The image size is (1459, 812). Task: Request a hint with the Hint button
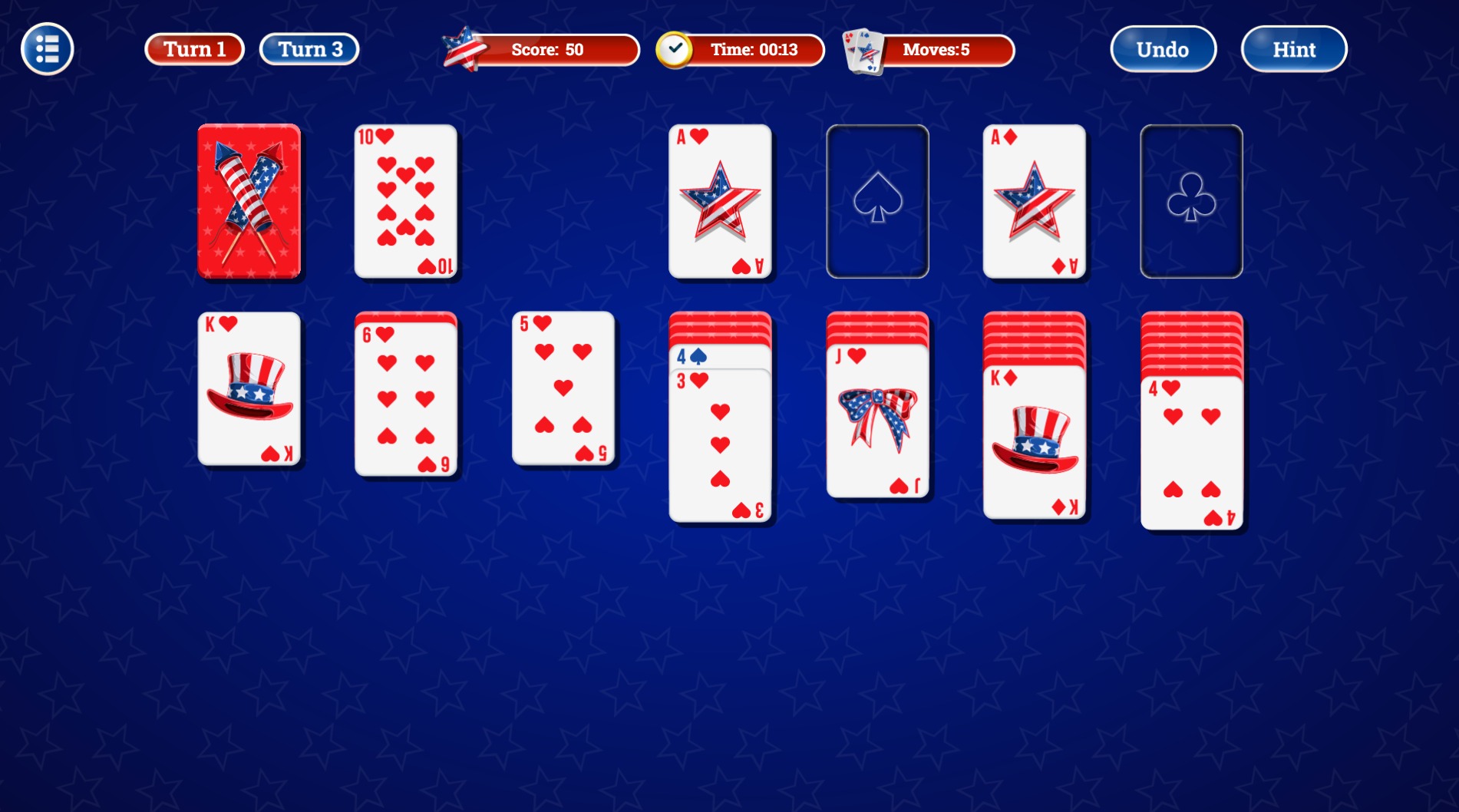[1292, 48]
